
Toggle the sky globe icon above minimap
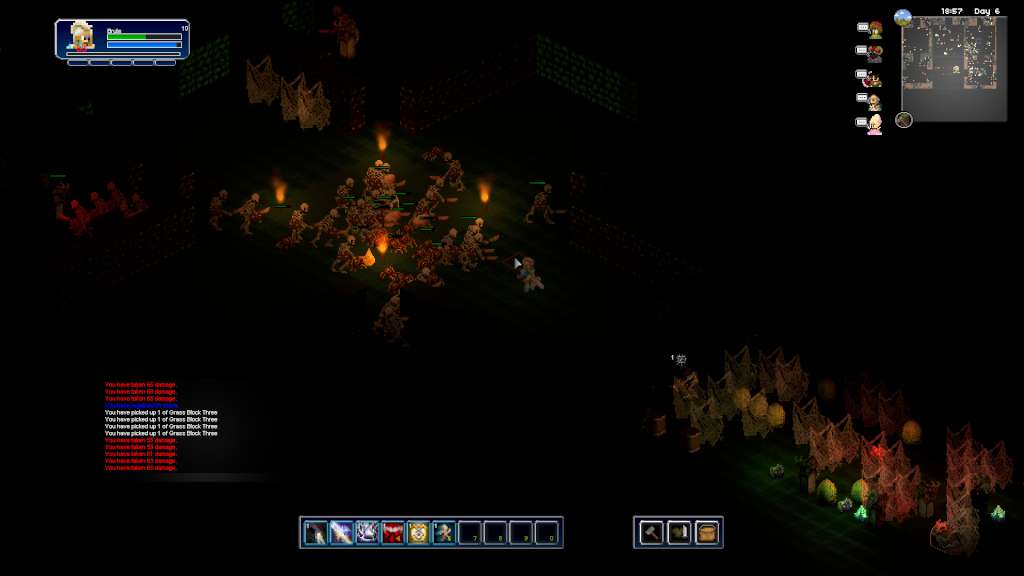903,17
